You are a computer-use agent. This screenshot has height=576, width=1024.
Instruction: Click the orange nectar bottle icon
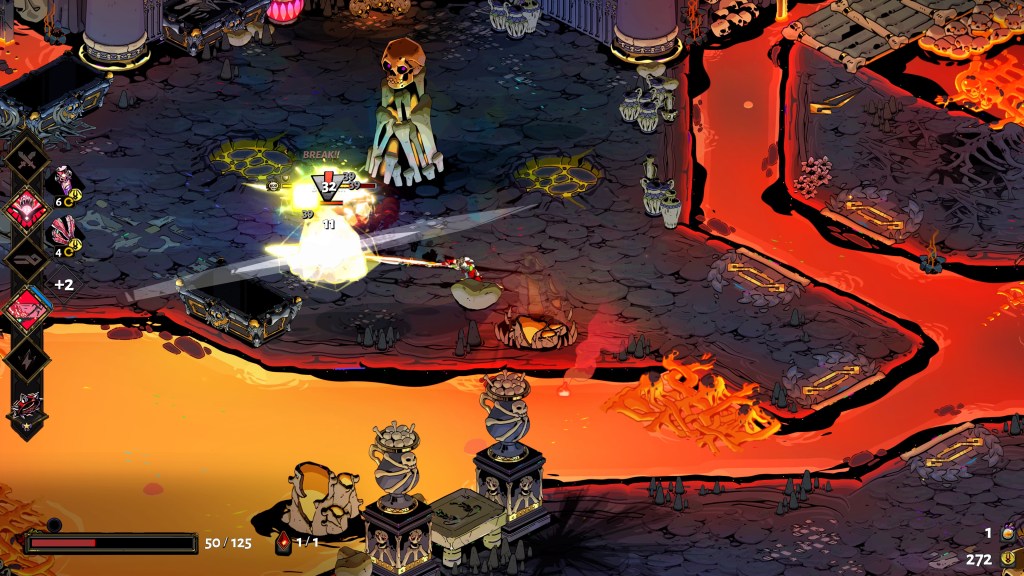(x=1008, y=533)
